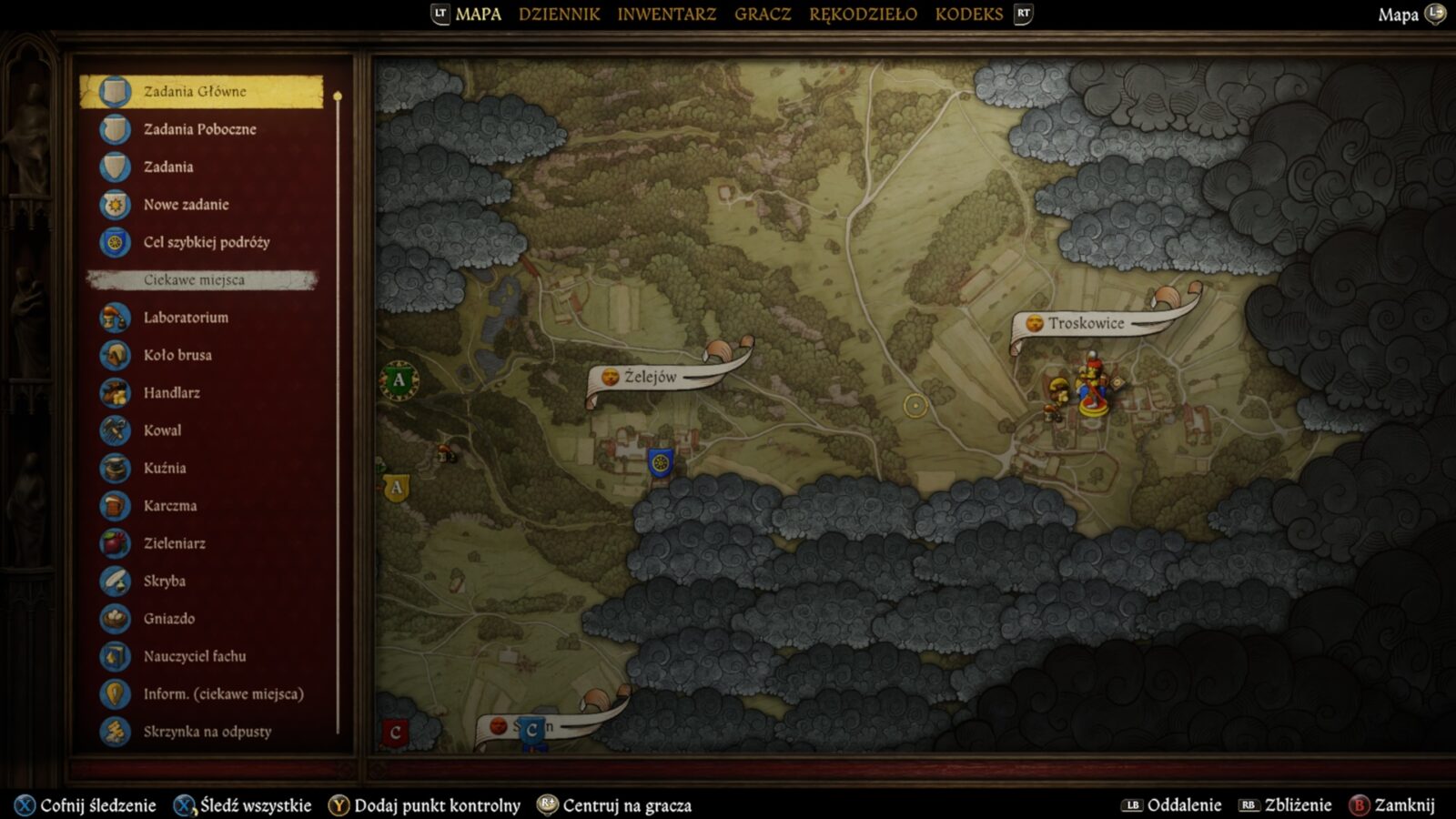Go to the Kodeks tab

(x=968, y=15)
